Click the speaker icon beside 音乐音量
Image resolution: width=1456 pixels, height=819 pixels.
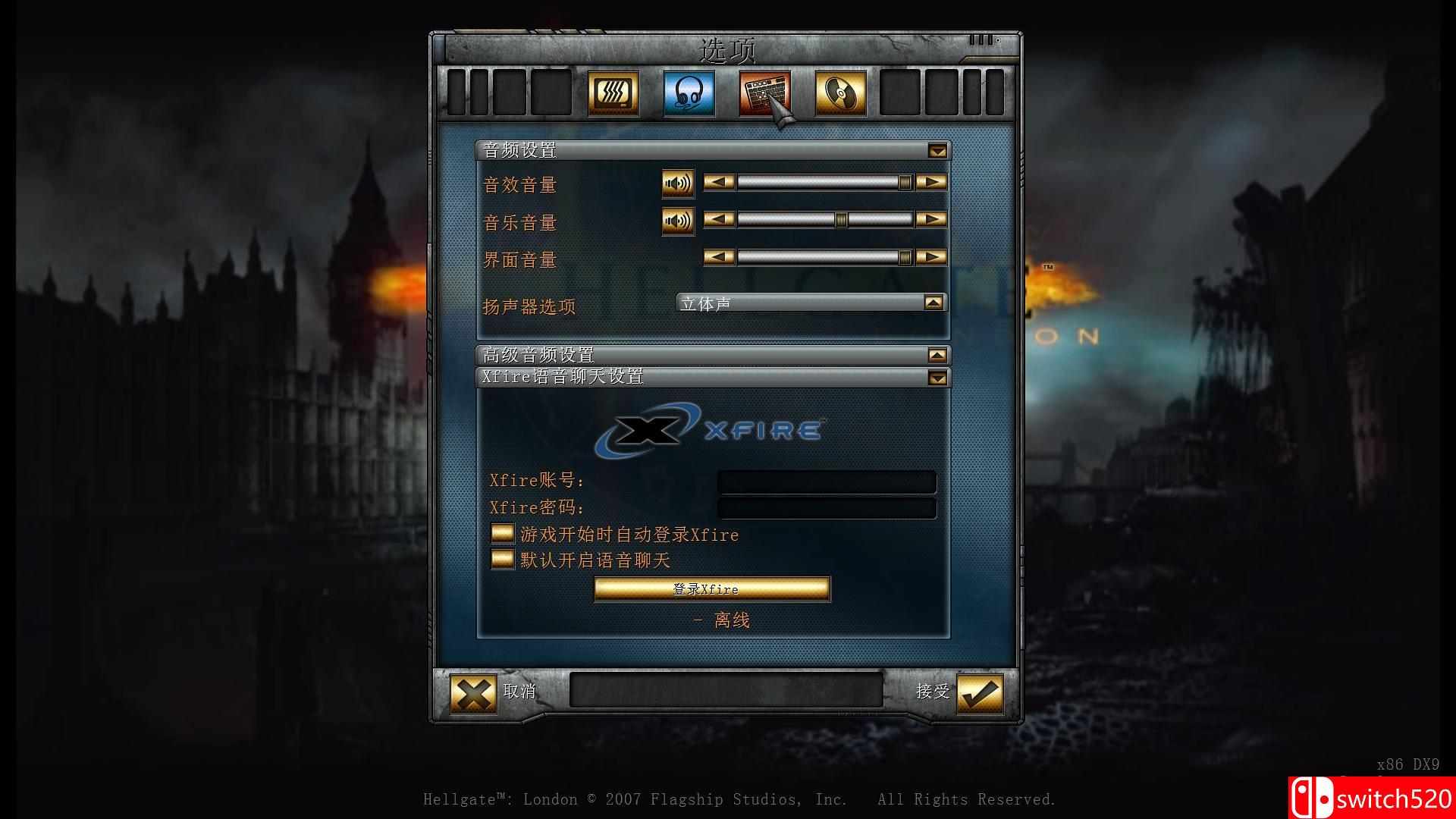pyautogui.click(x=677, y=221)
